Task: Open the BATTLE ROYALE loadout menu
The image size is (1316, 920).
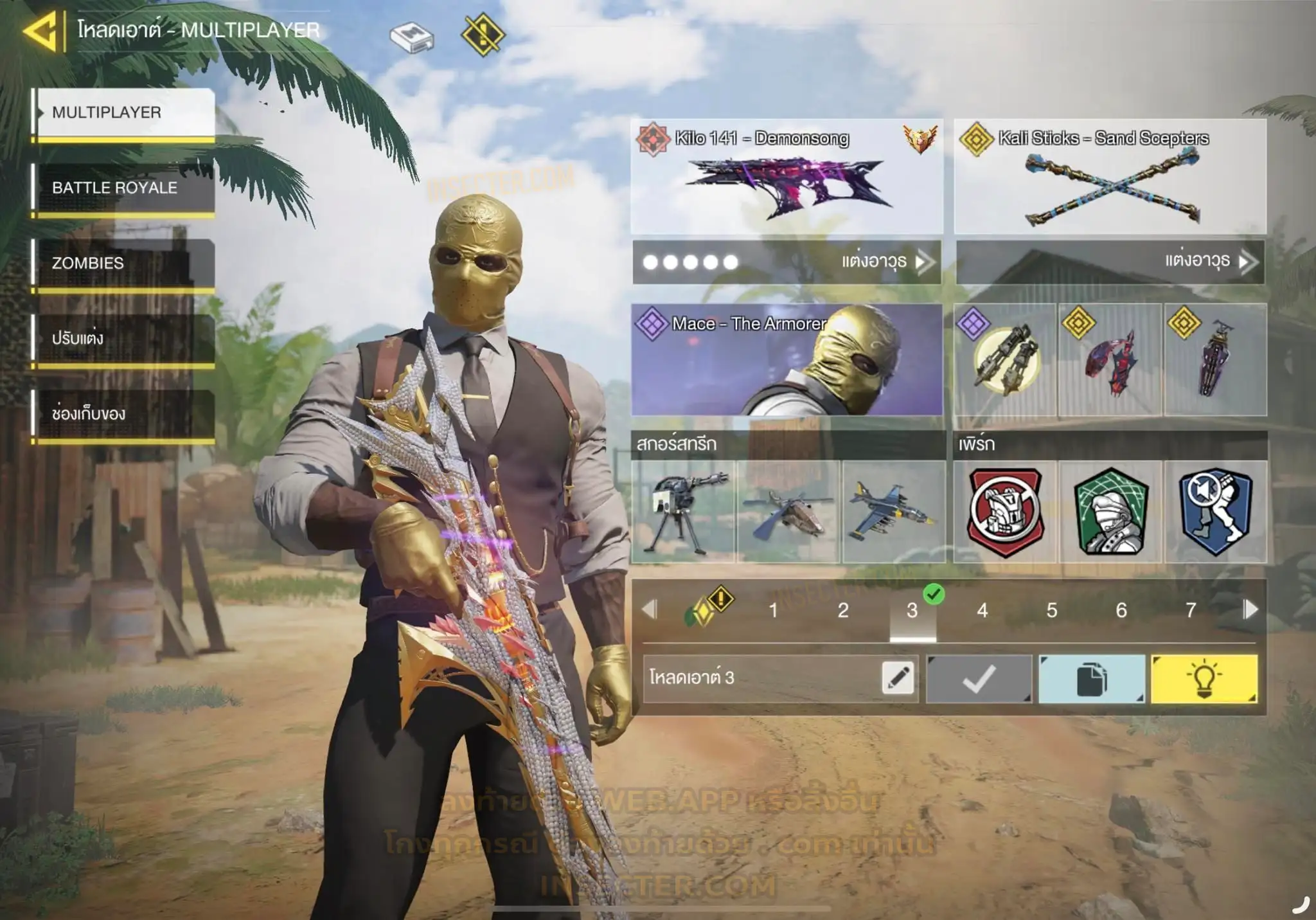Action: coord(123,188)
